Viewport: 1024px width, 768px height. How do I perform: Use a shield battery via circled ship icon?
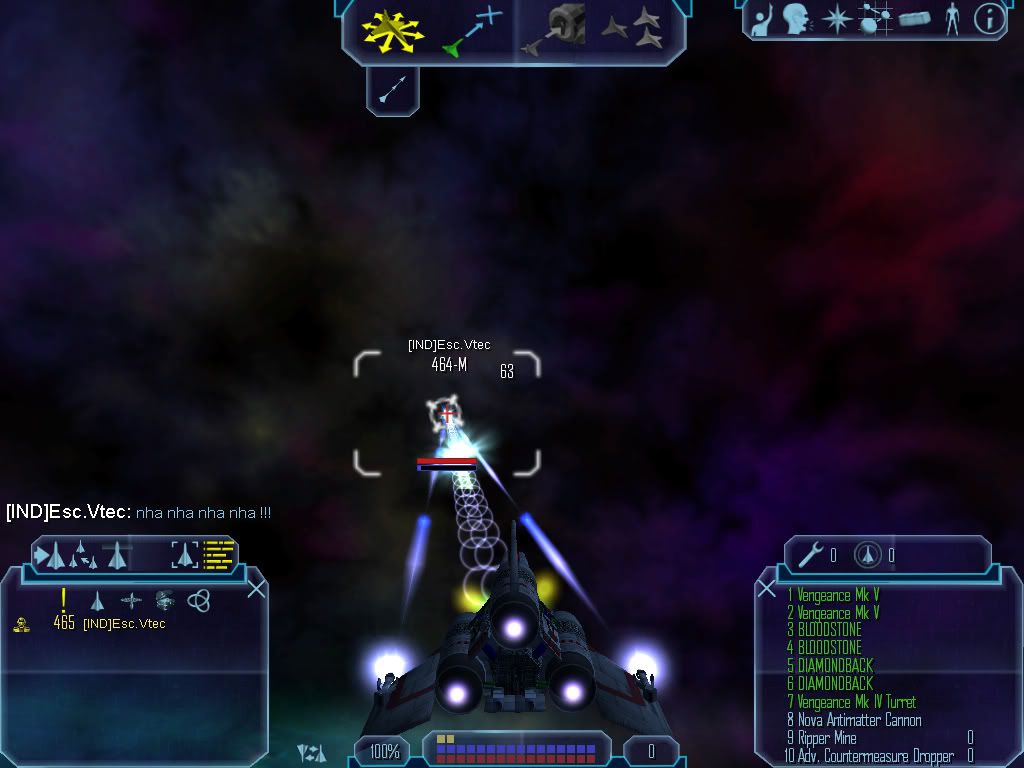pos(867,554)
